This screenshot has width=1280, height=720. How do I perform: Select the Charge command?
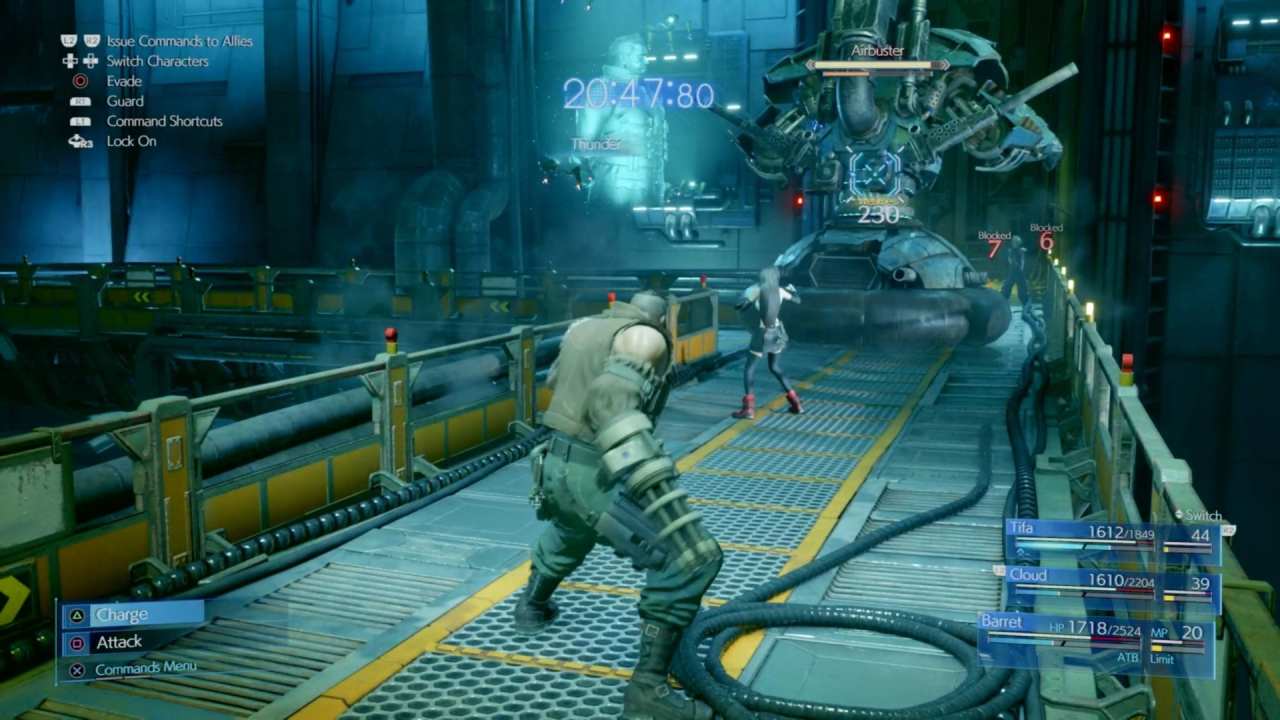click(x=121, y=614)
